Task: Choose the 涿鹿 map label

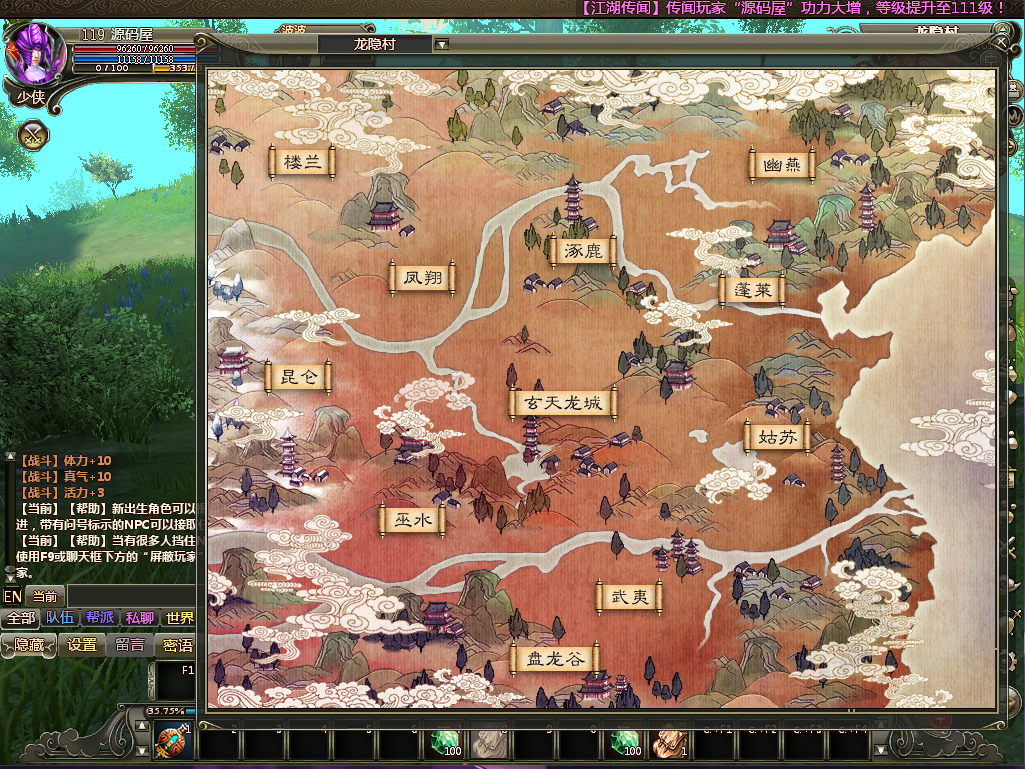Action: click(x=582, y=250)
